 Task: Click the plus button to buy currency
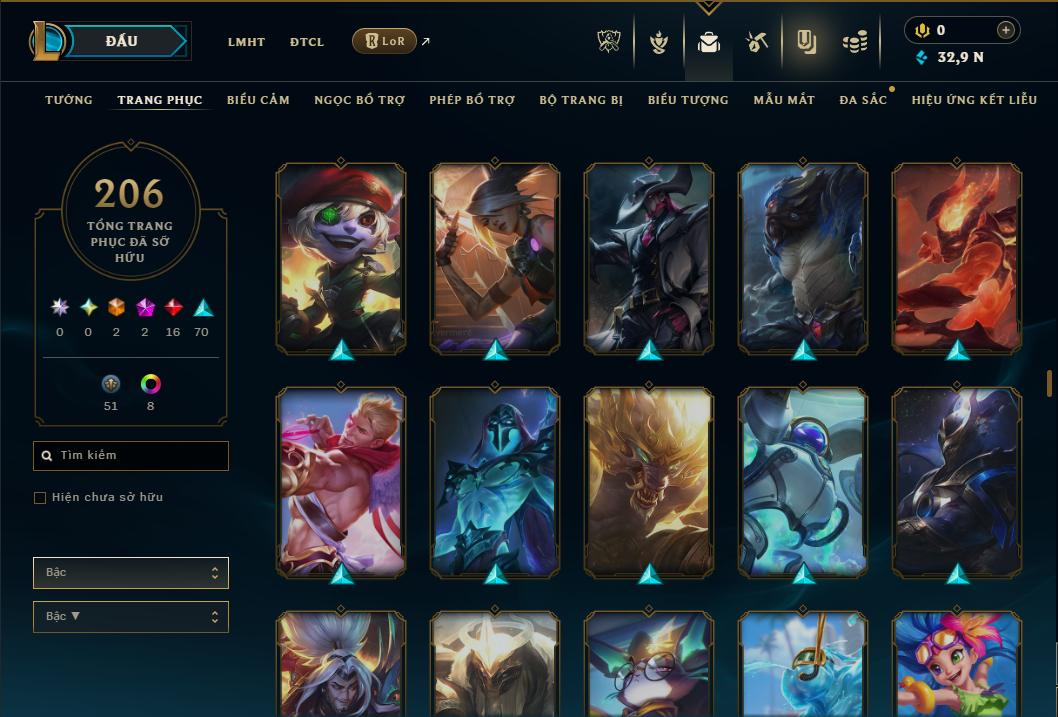(1005, 30)
